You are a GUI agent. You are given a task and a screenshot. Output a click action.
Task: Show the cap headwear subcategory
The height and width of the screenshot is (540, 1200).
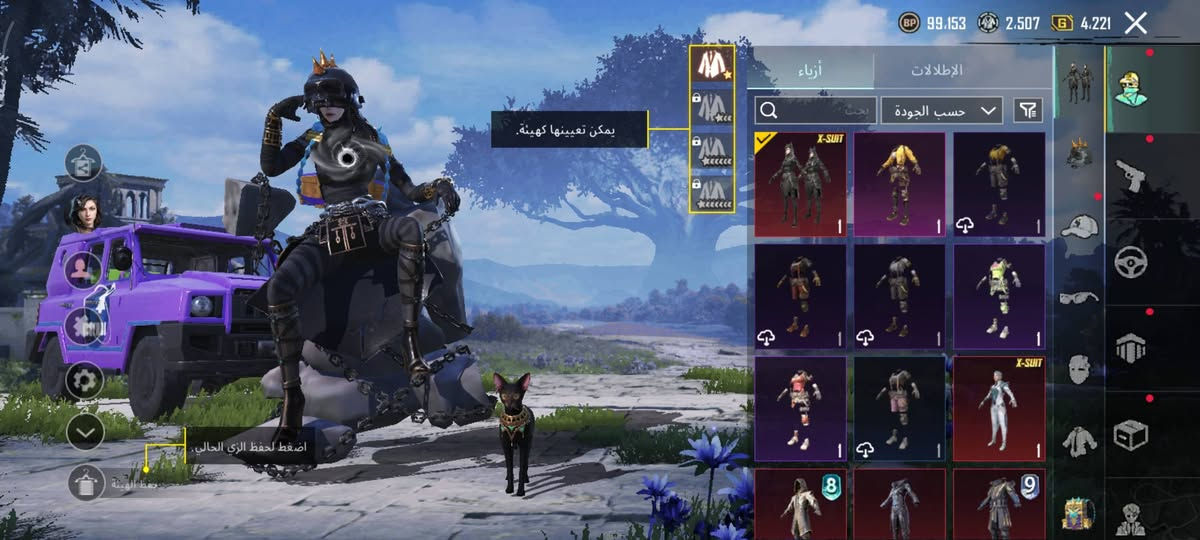point(1079,226)
